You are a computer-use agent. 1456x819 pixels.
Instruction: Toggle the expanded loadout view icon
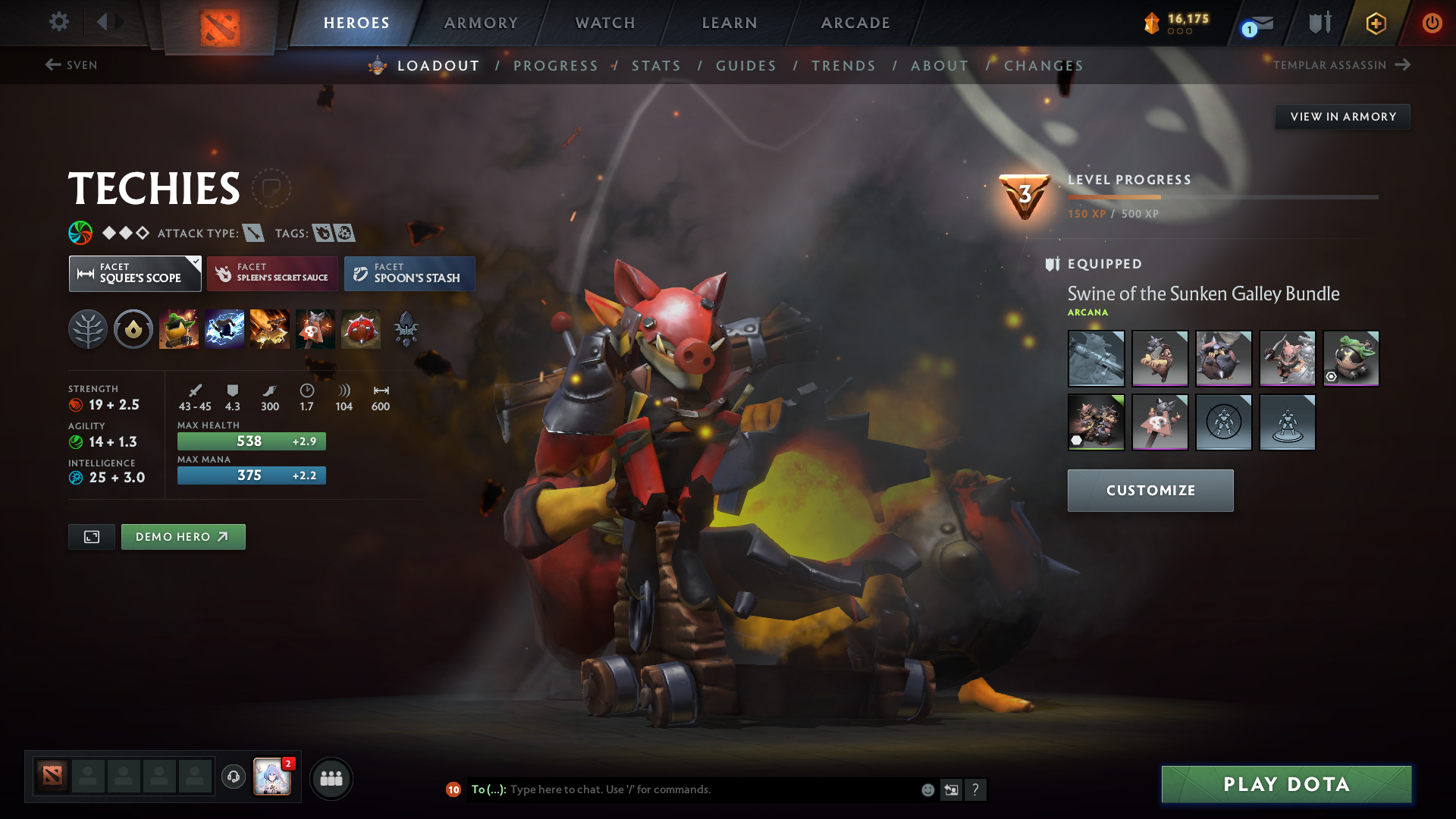pyautogui.click(x=91, y=536)
